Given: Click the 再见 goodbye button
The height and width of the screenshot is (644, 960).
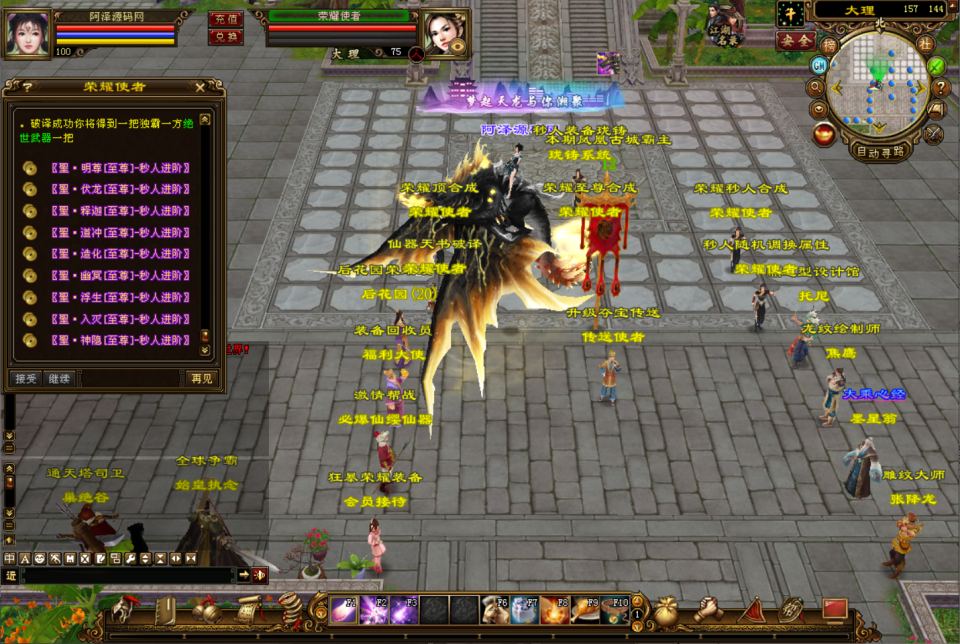Looking at the screenshot, I should coord(200,378).
